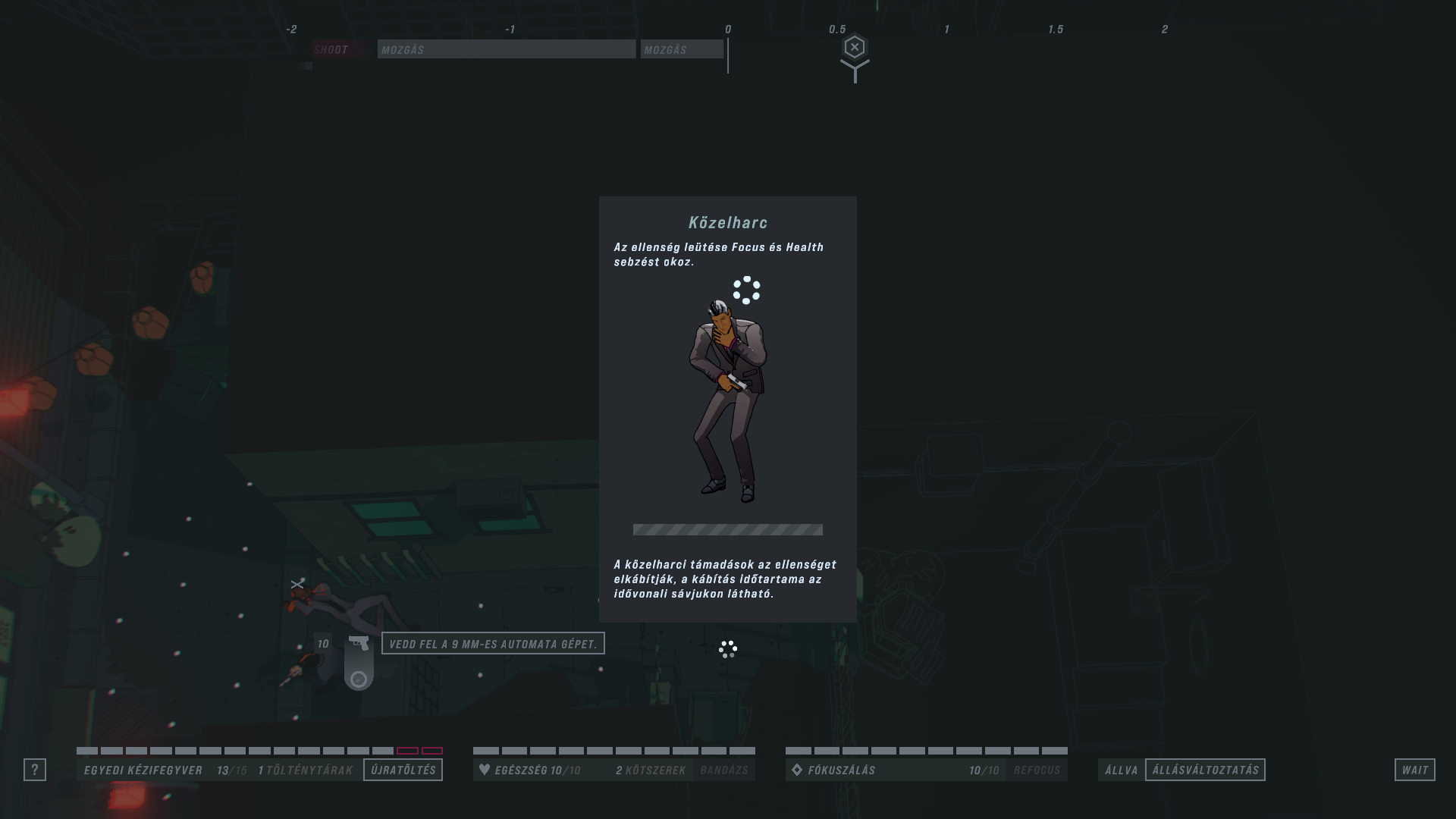Use bandage via Bandázs button
Viewport: 1456px width, 819px height.
723,770
